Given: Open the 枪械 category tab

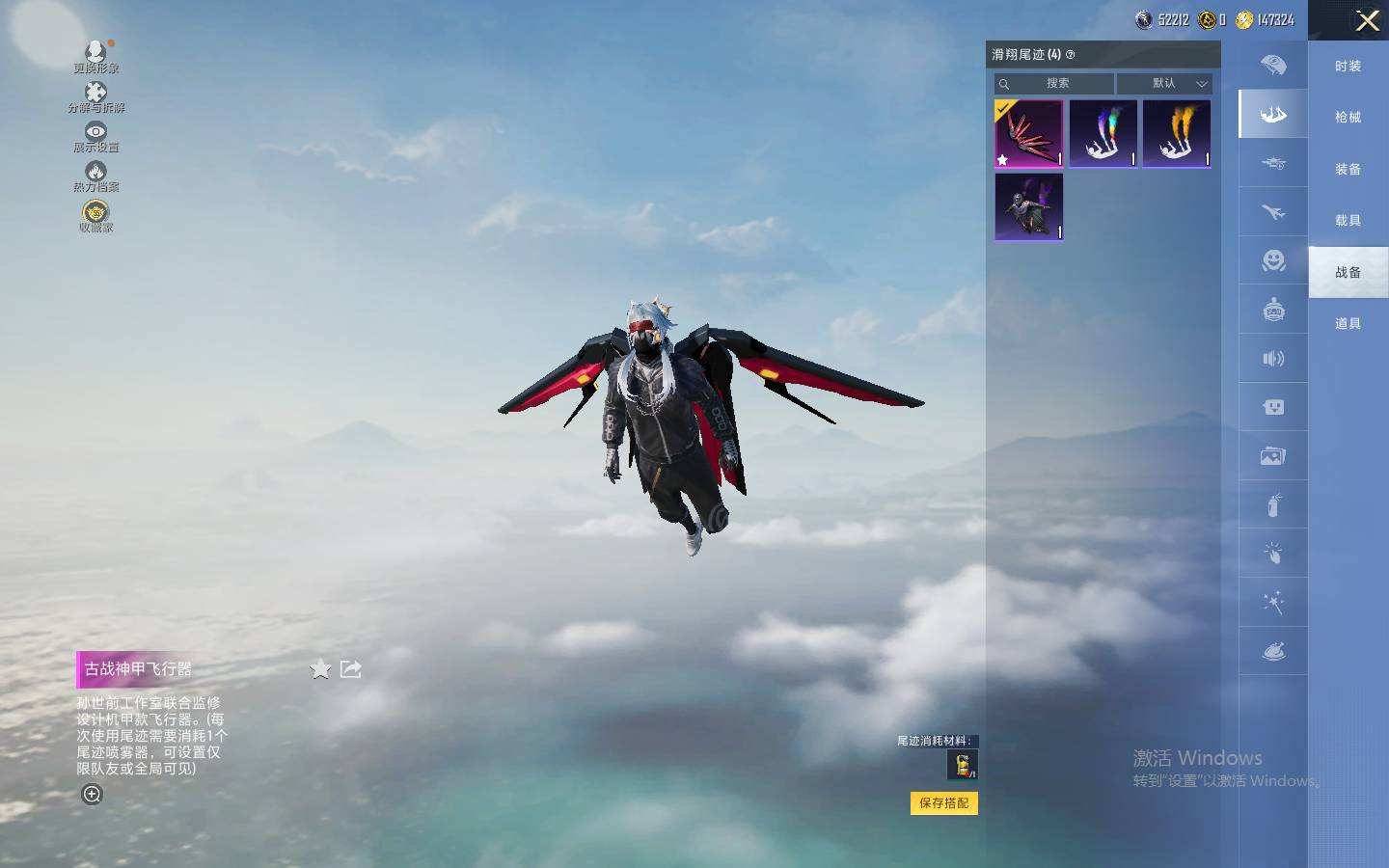Looking at the screenshot, I should click(1348, 118).
